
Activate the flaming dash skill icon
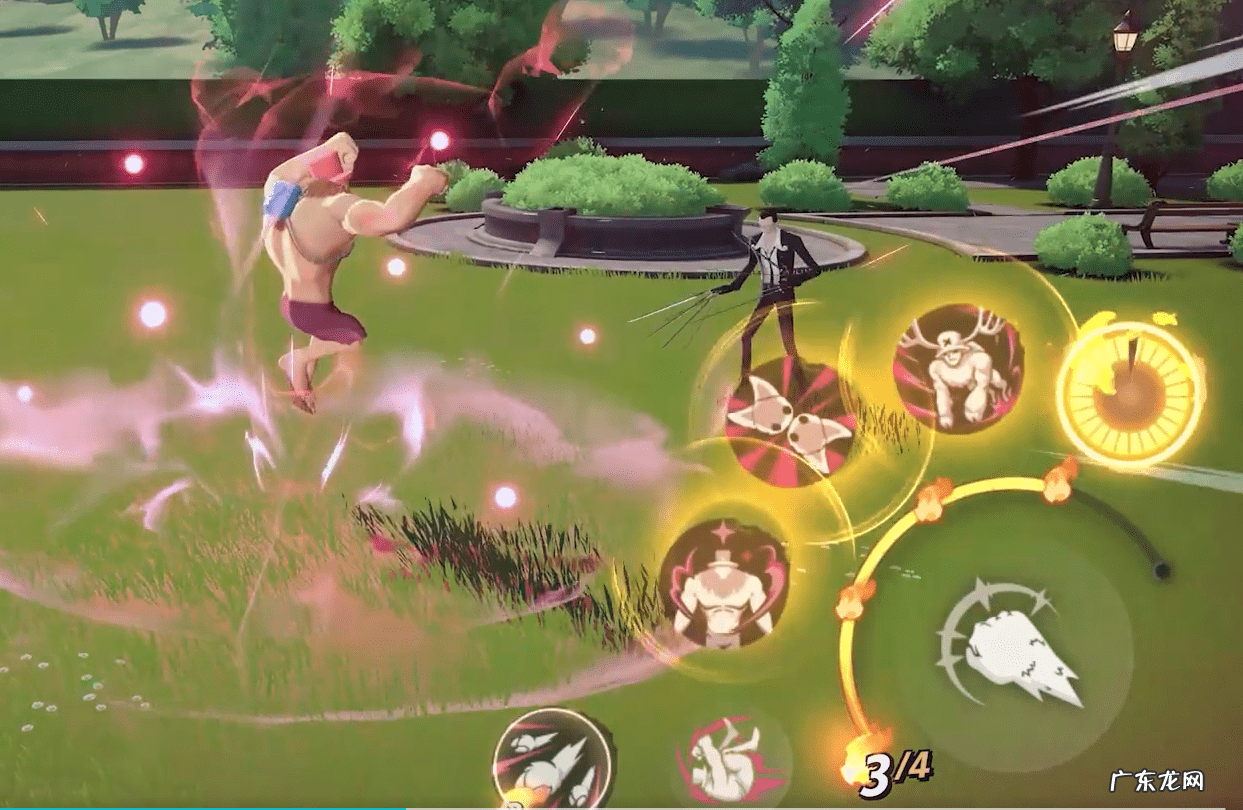point(553,765)
